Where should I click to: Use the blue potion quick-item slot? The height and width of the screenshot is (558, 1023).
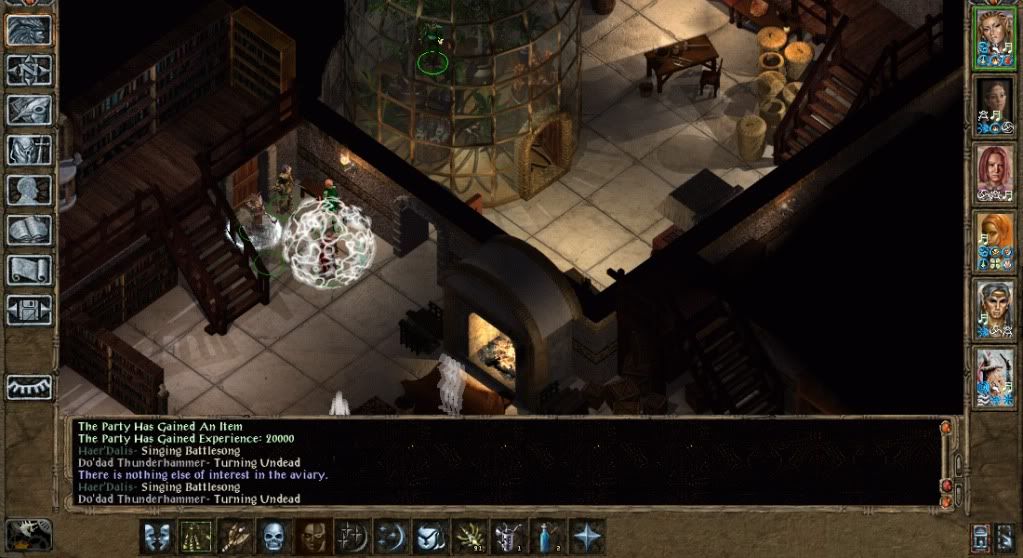point(547,537)
